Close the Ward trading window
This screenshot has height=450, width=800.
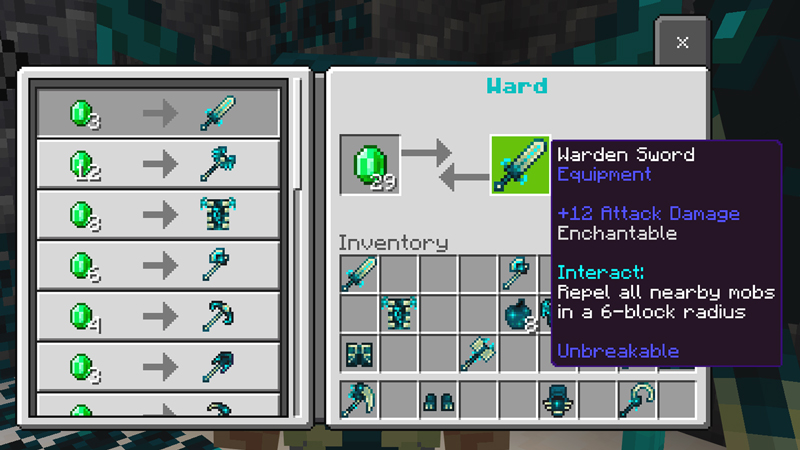(x=682, y=42)
